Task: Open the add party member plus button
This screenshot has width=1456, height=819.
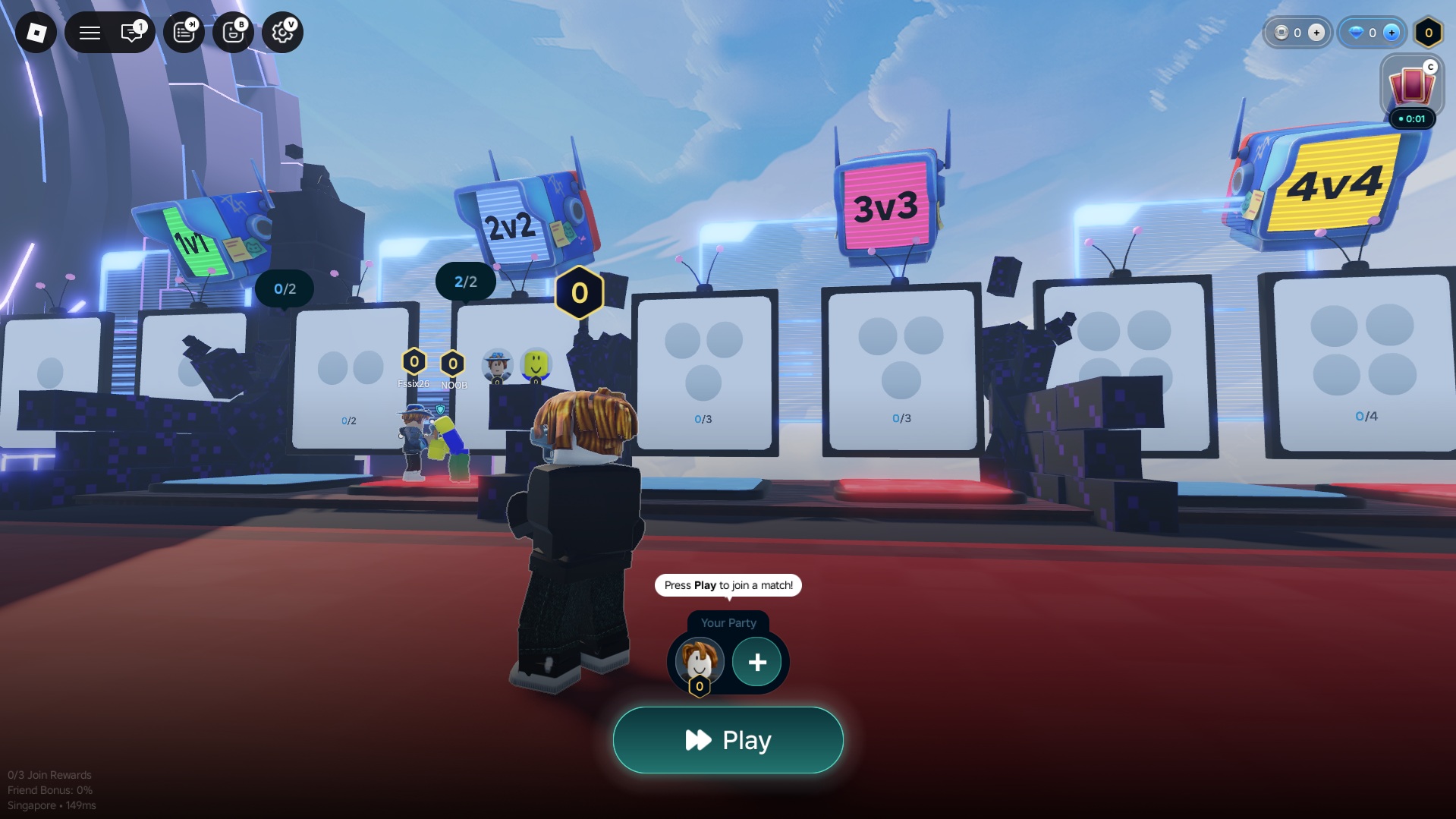Action: [x=756, y=662]
